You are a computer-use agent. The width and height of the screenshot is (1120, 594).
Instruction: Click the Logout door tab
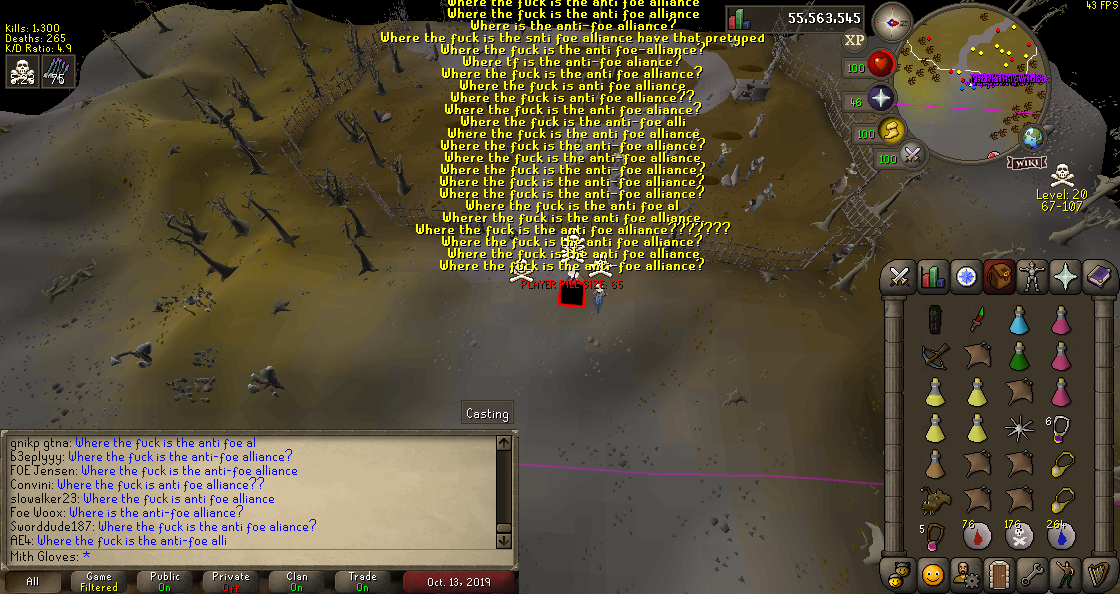(x=998, y=575)
